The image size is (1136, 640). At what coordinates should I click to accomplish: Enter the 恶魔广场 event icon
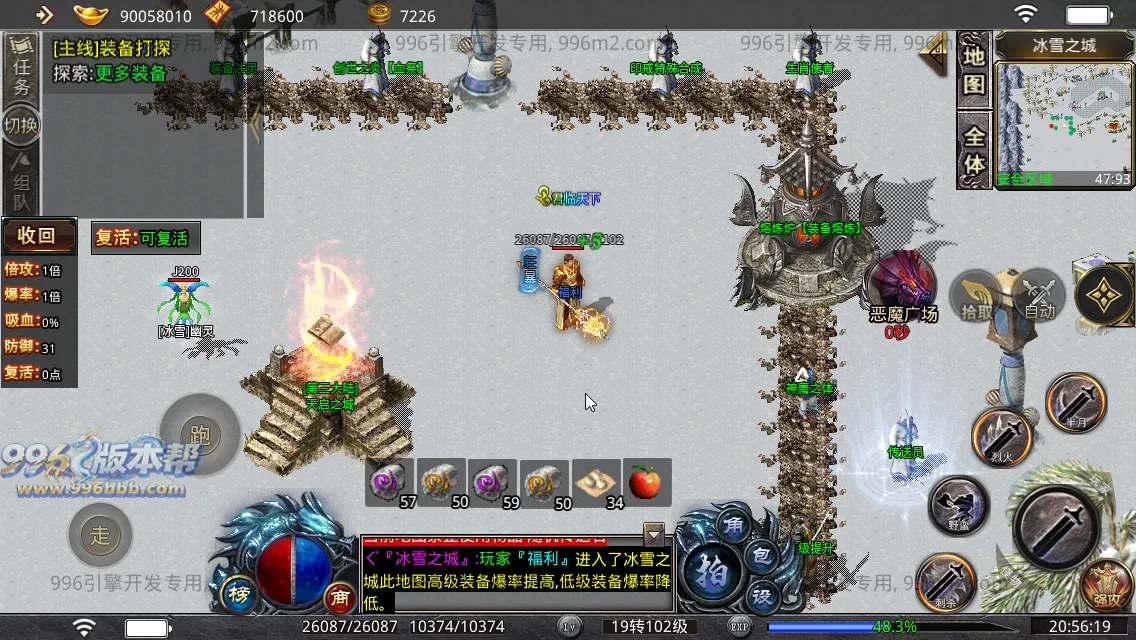(x=902, y=284)
